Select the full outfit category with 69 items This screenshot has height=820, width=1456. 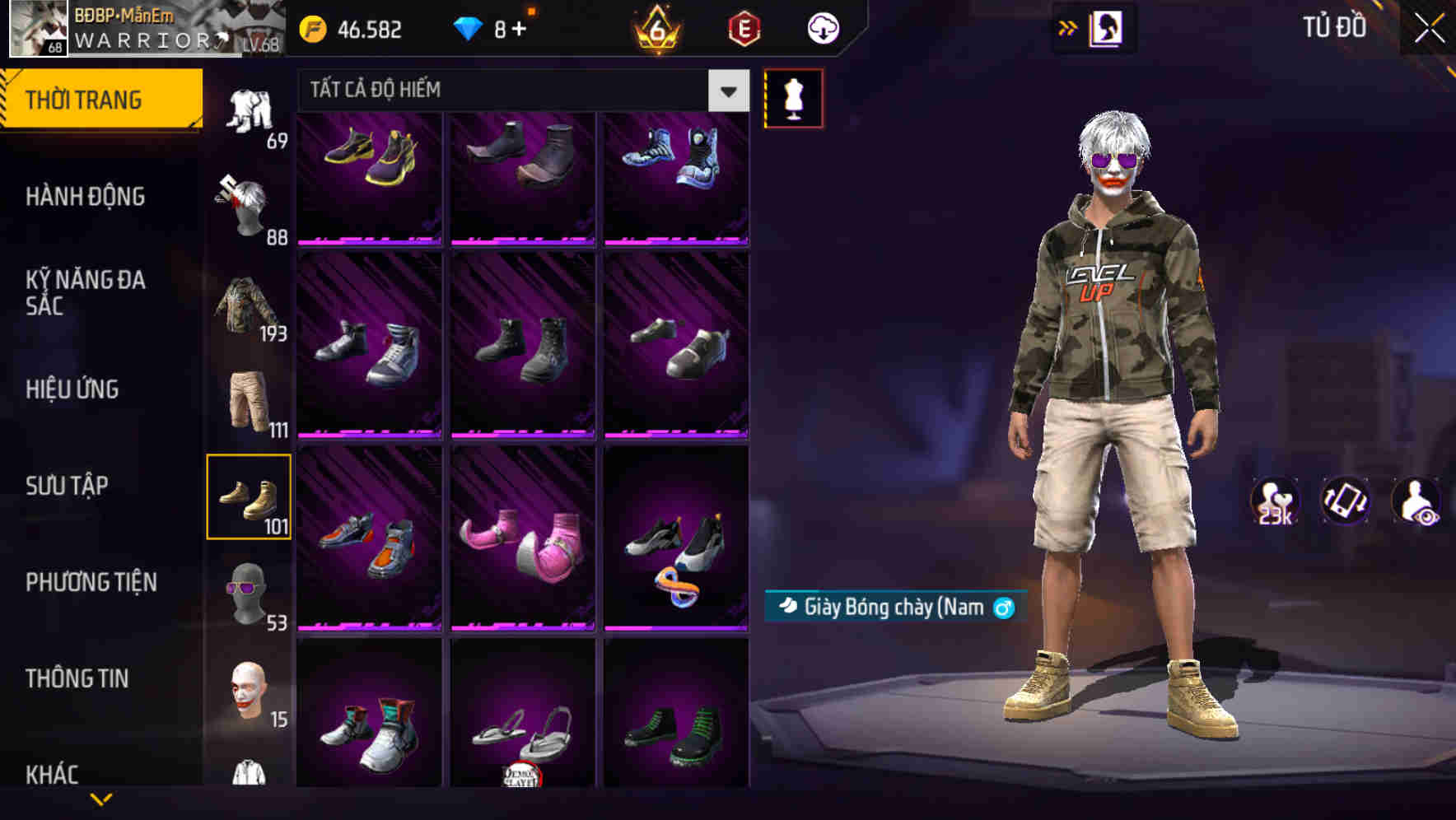(x=250, y=111)
